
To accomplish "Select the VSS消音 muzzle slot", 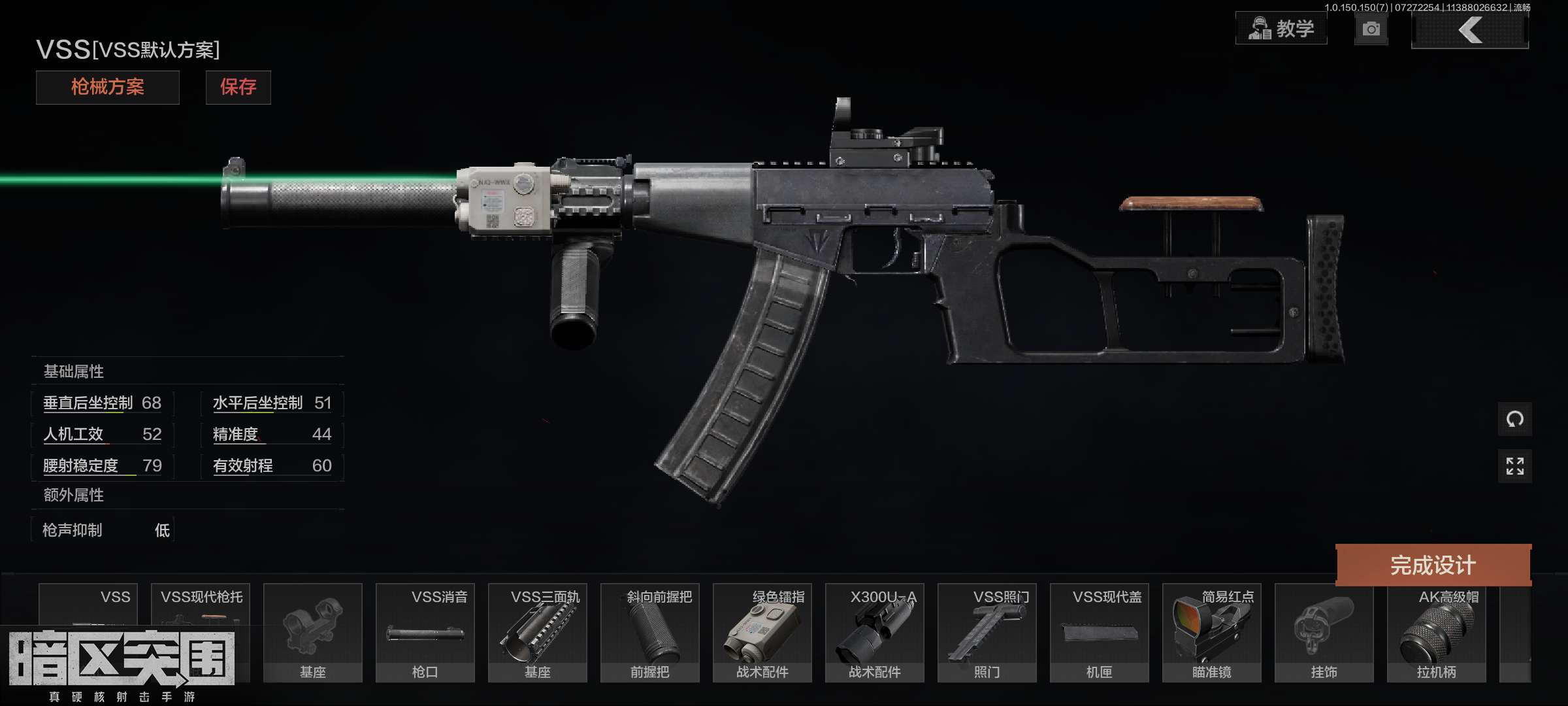I will pyautogui.click(x=425, y=632).
